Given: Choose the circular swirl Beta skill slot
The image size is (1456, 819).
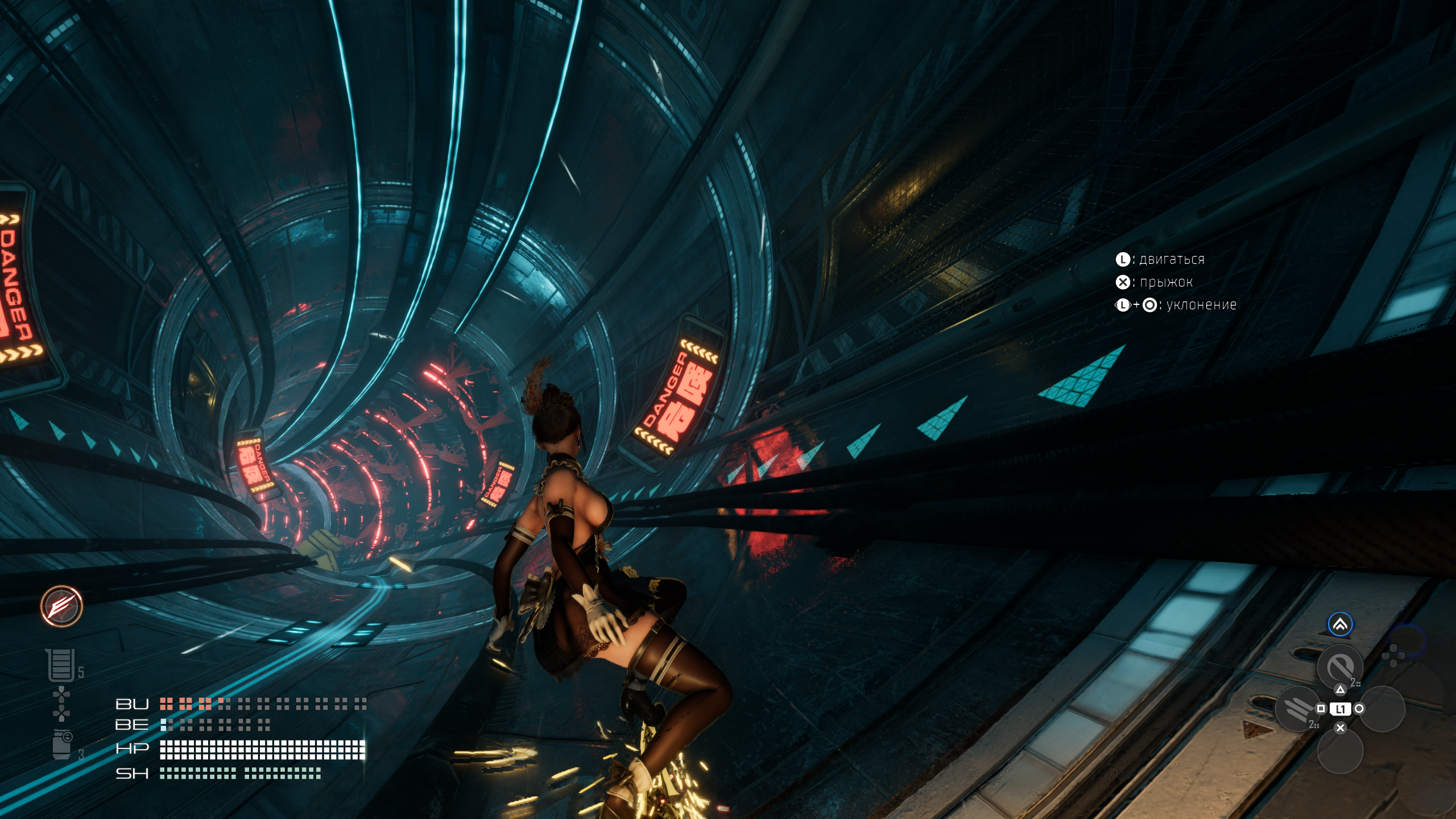Looking at the screenshot, I should click(1340, 667).
